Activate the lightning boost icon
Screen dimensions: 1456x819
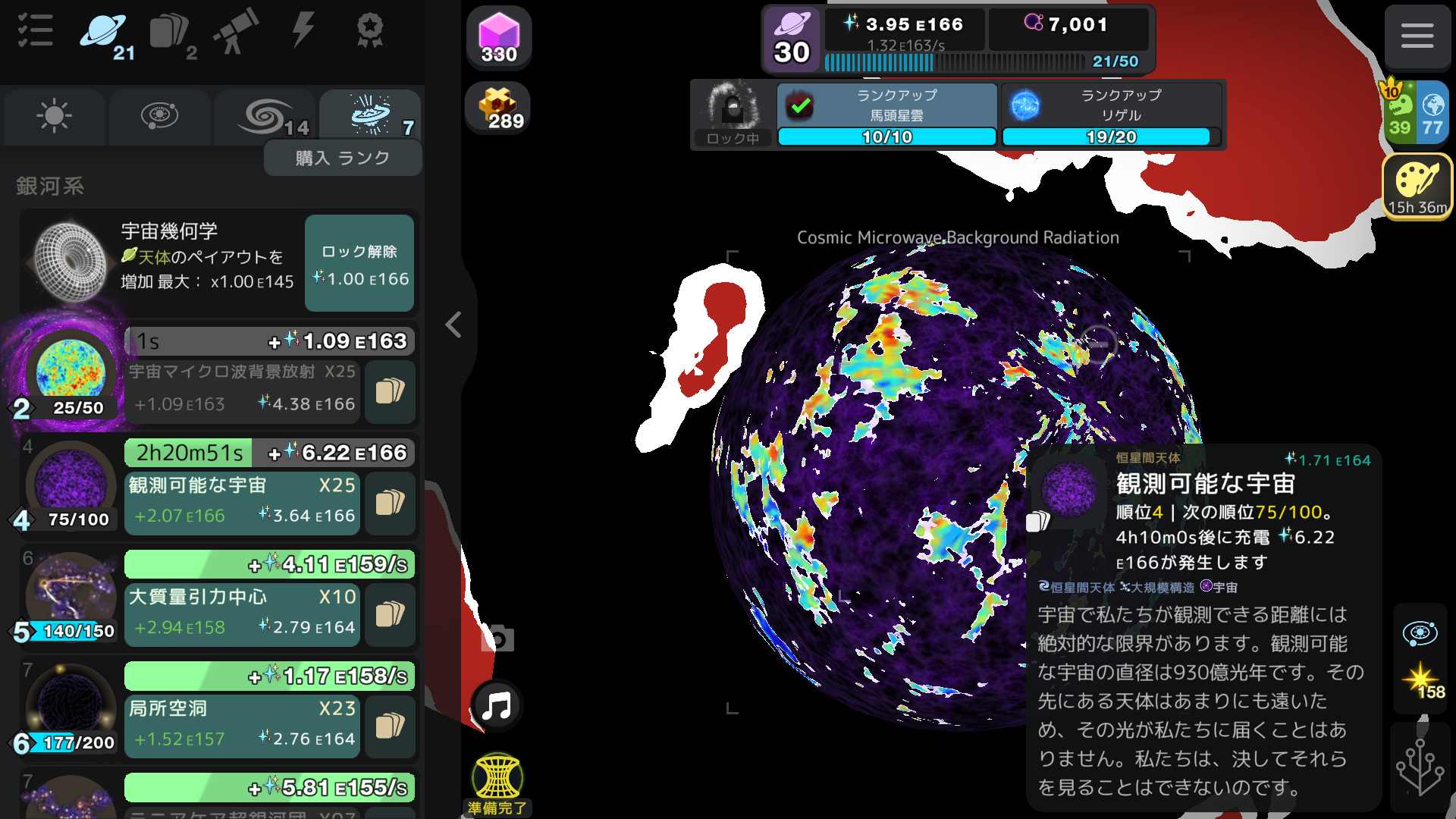click(303, 30)
